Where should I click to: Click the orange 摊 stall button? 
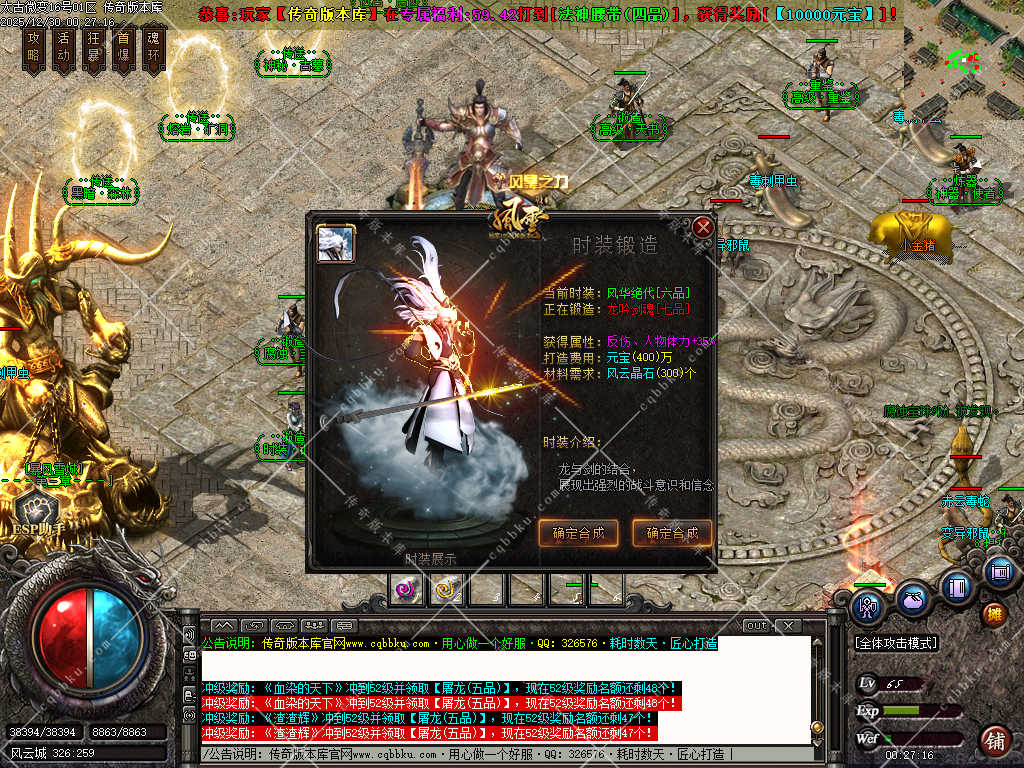coord(994,614)
